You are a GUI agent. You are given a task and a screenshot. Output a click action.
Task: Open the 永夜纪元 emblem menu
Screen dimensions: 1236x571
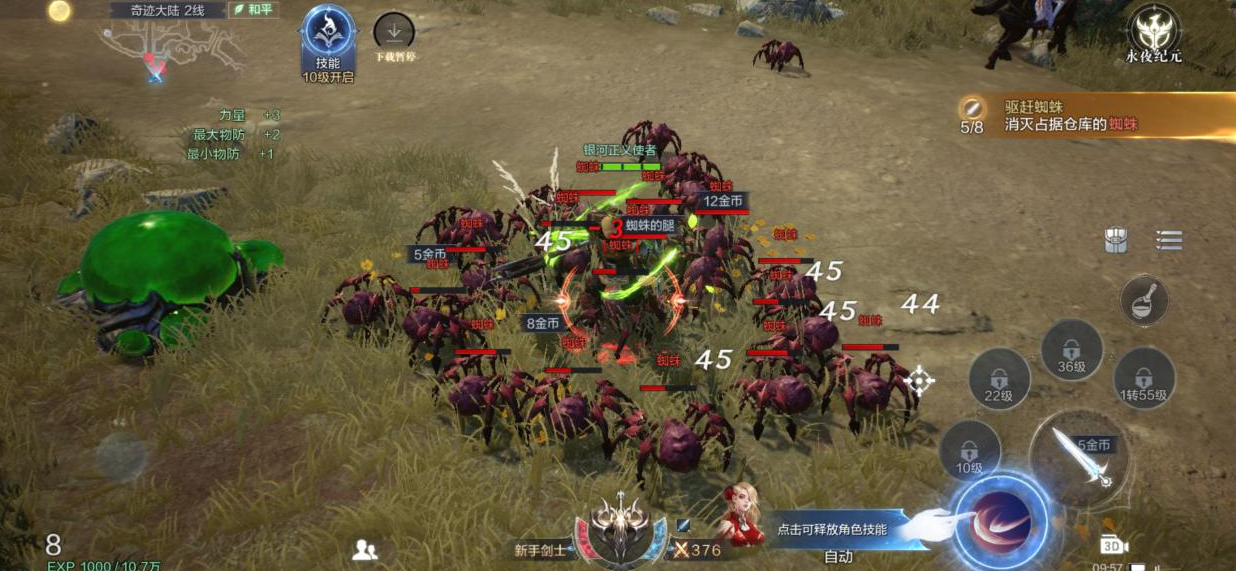(1154, 30)
